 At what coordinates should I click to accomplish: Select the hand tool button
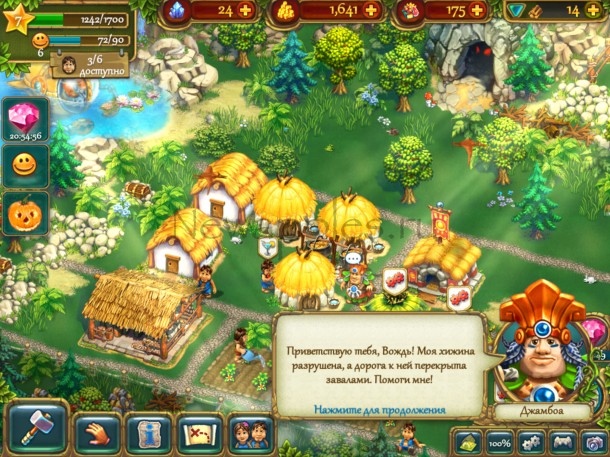(97, 433)
